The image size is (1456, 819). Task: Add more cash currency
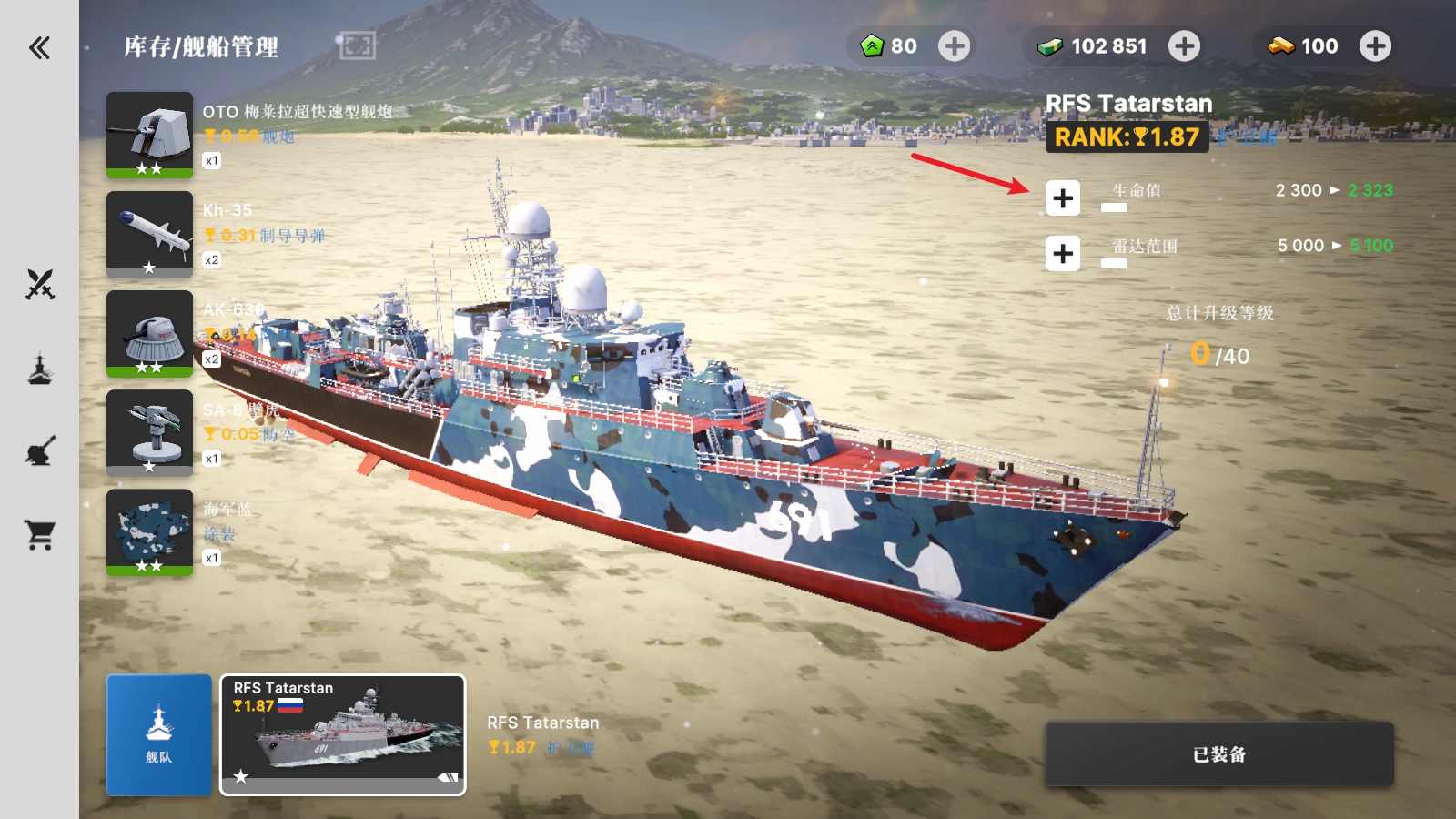(1184, 46)
